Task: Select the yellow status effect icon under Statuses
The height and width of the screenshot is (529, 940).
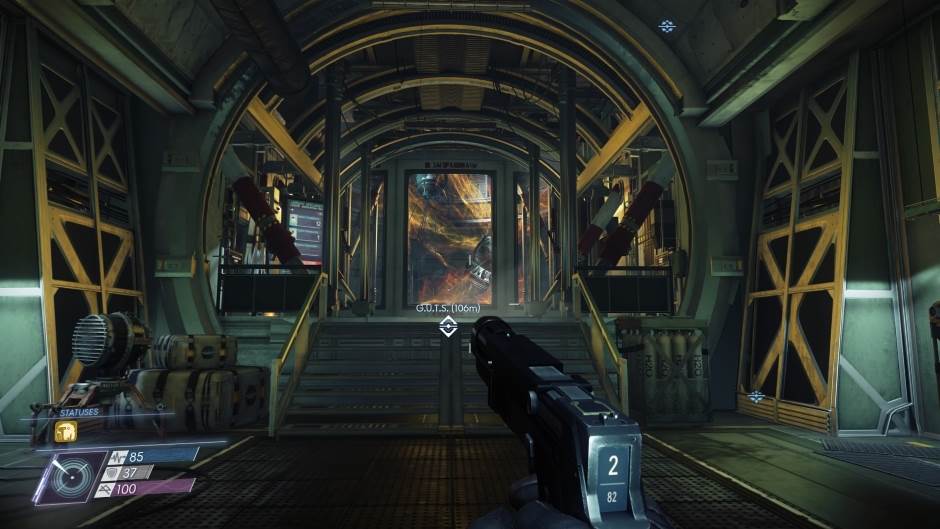Action: (67, 431)
